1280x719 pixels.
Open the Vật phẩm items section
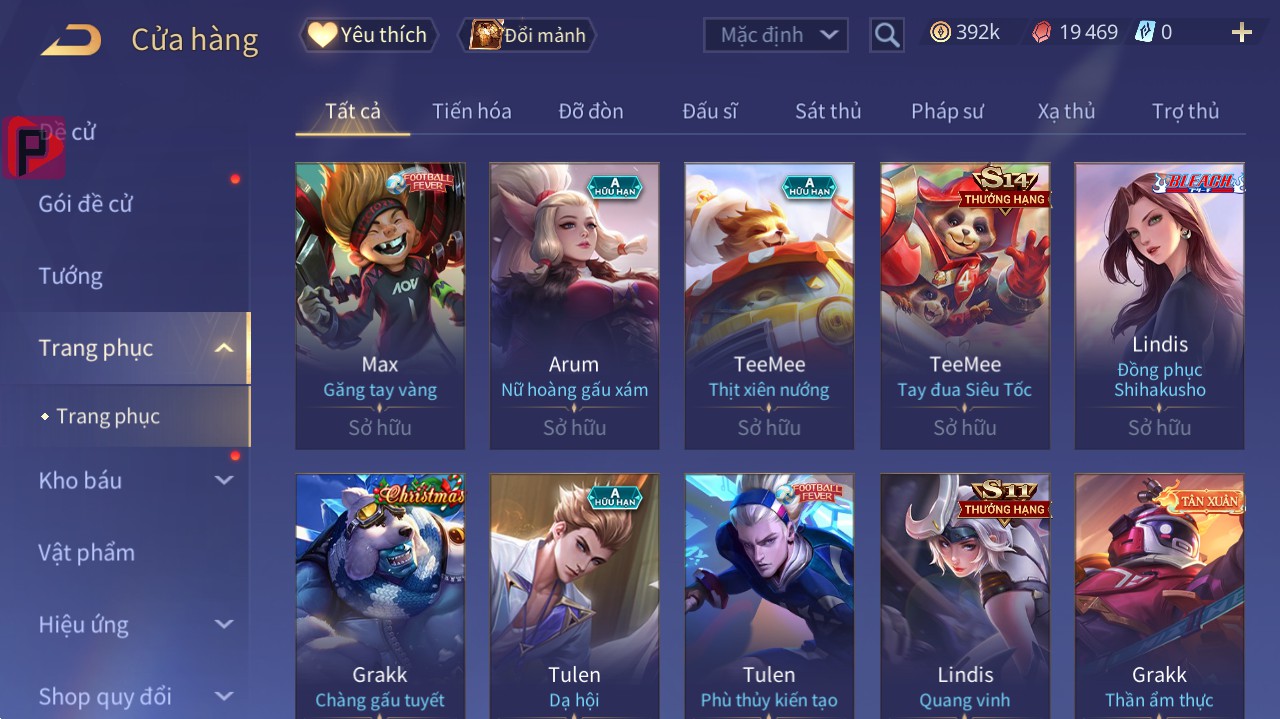click(x=86, y=553)
